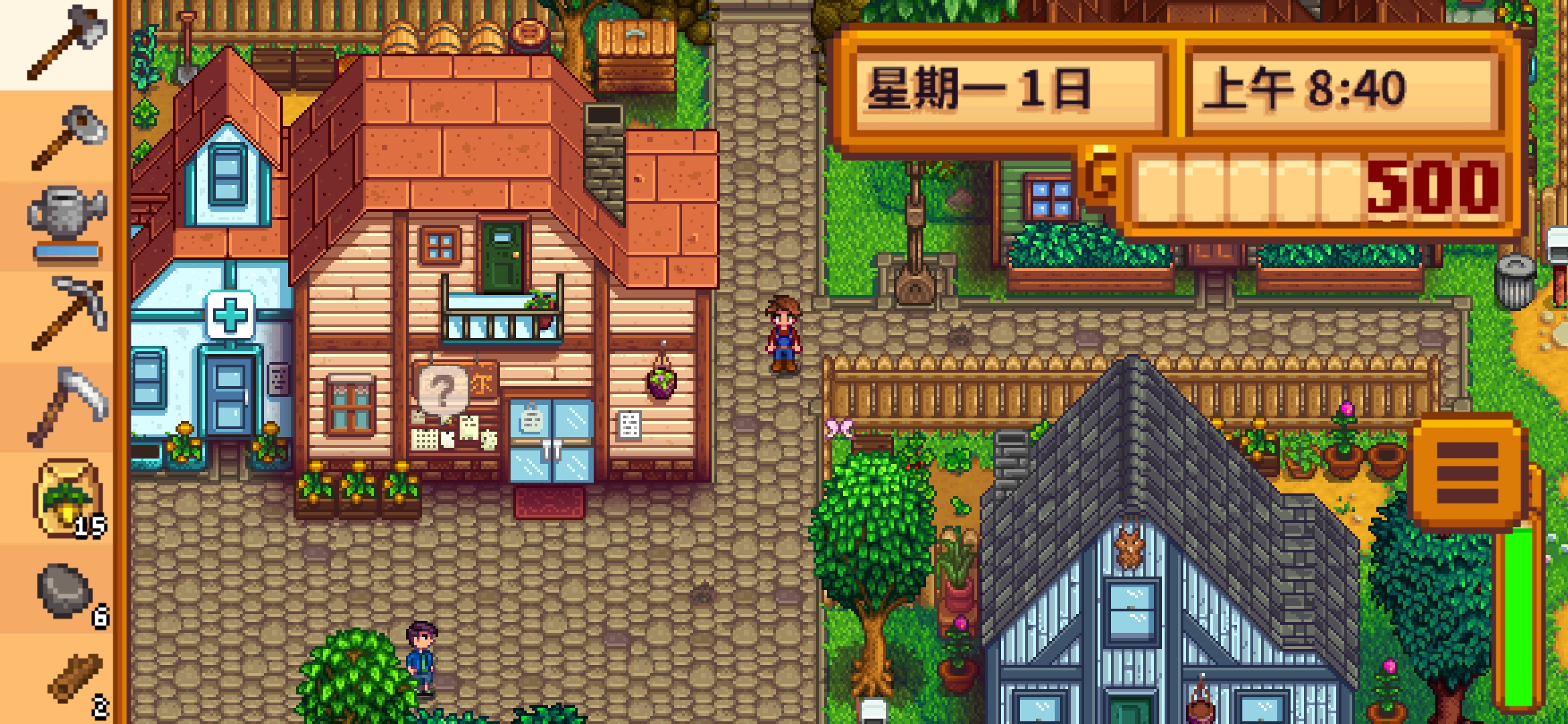
Task: Equip the watering can
Action: click(64, 215)
